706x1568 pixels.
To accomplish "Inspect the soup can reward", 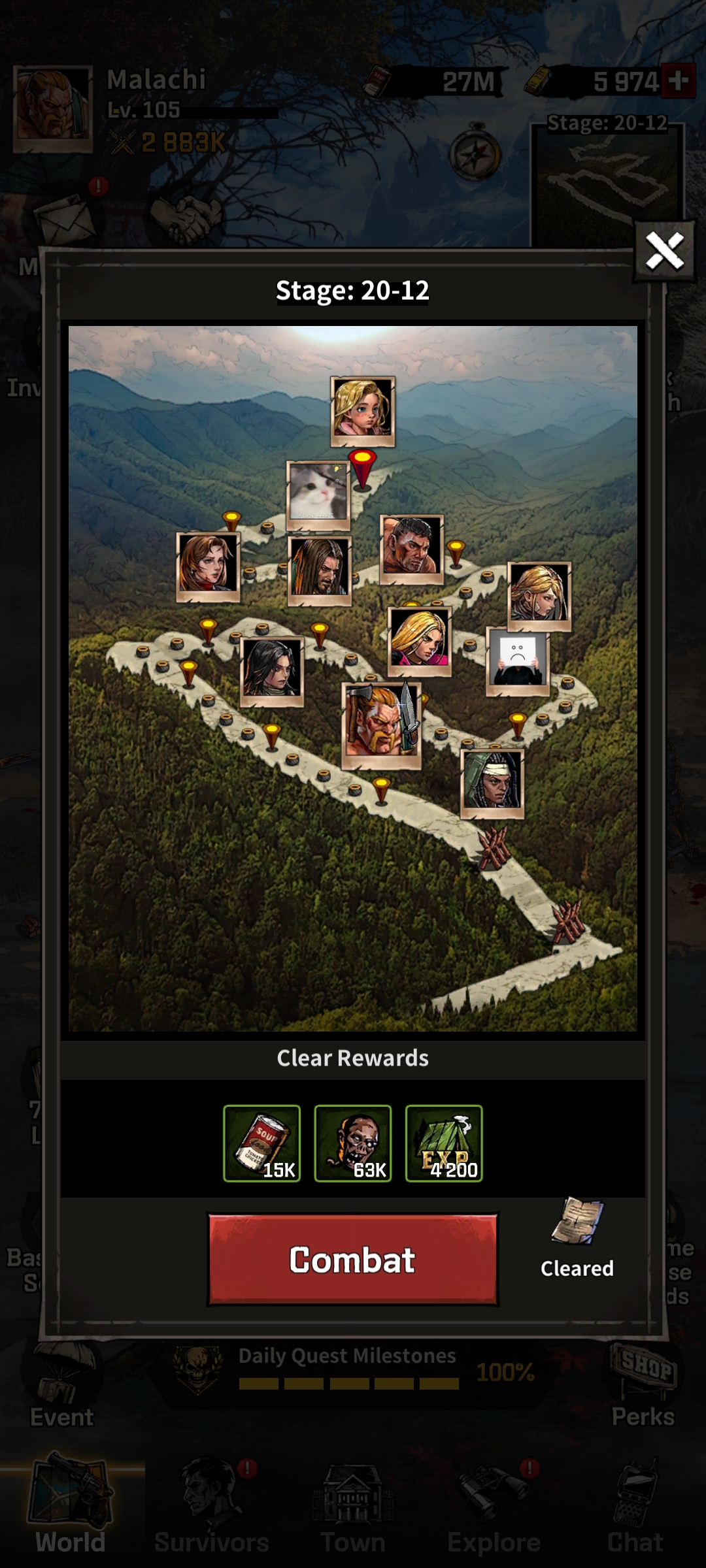I will (x=262, y=1143).
